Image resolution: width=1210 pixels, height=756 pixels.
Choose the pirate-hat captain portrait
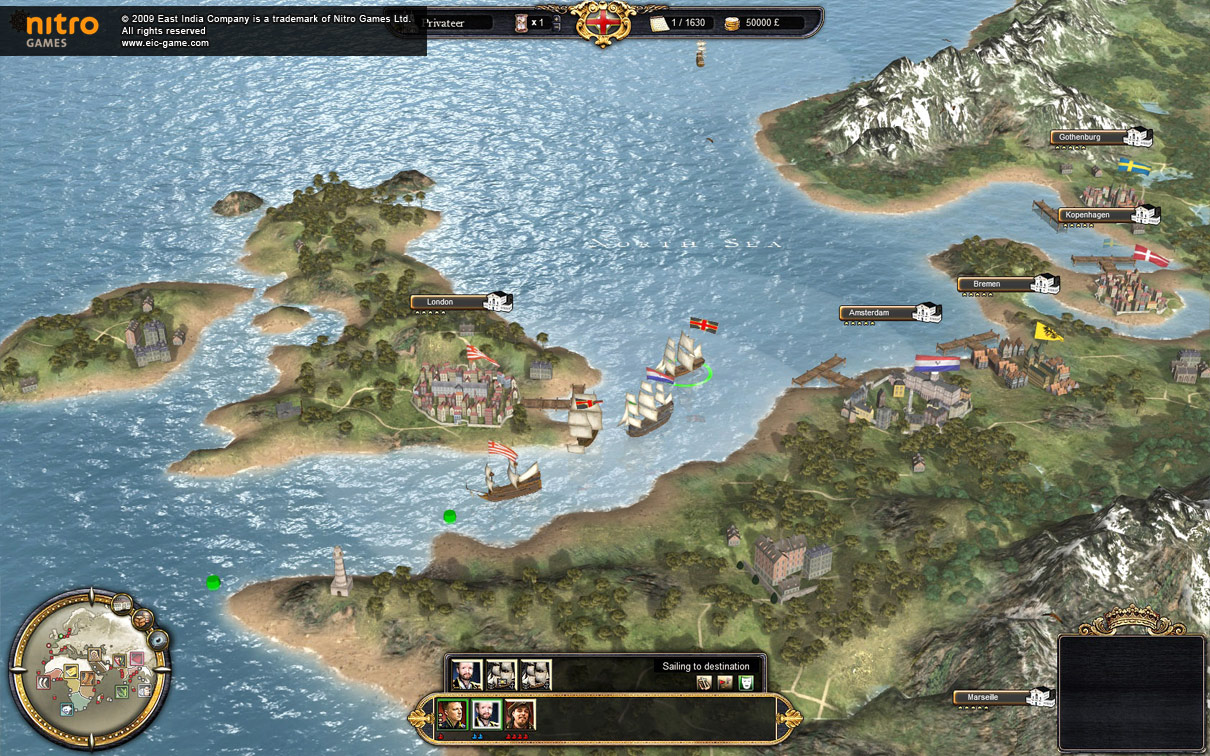point(520,714)
